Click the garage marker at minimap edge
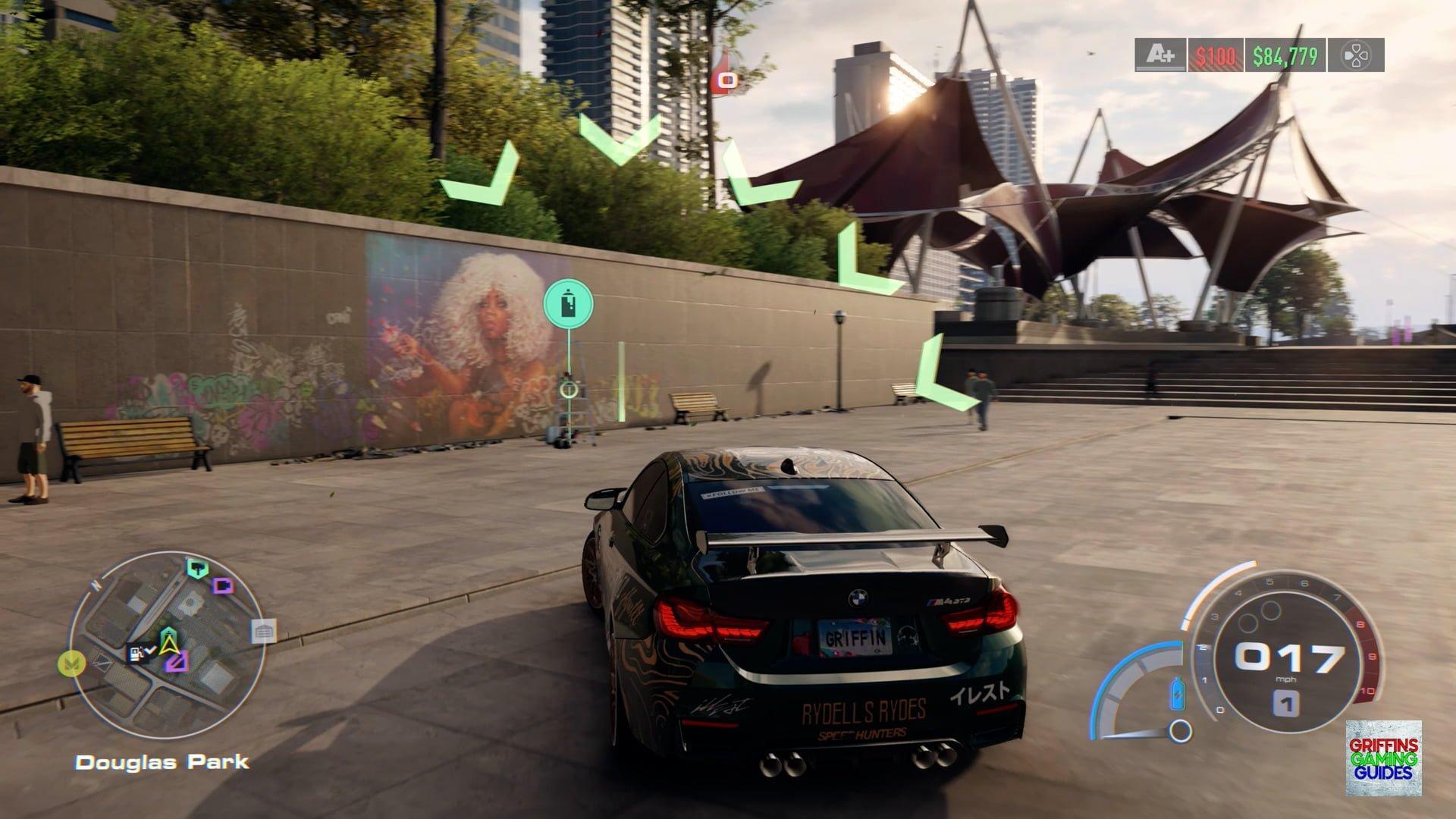Image resolution: width=1456 pixels, height=819 pixels. point(263,631)
